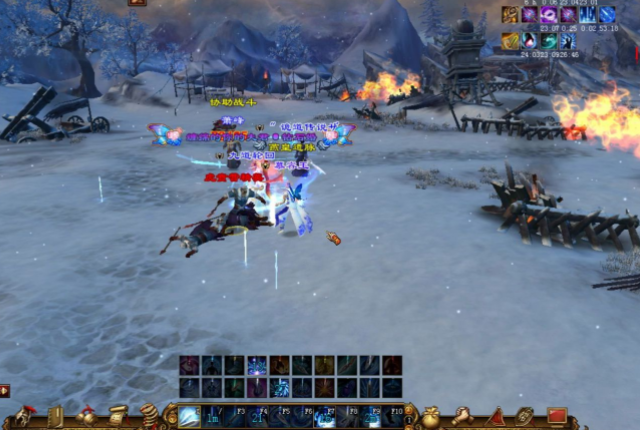Click the red flag menu button

tap(557, 415)
